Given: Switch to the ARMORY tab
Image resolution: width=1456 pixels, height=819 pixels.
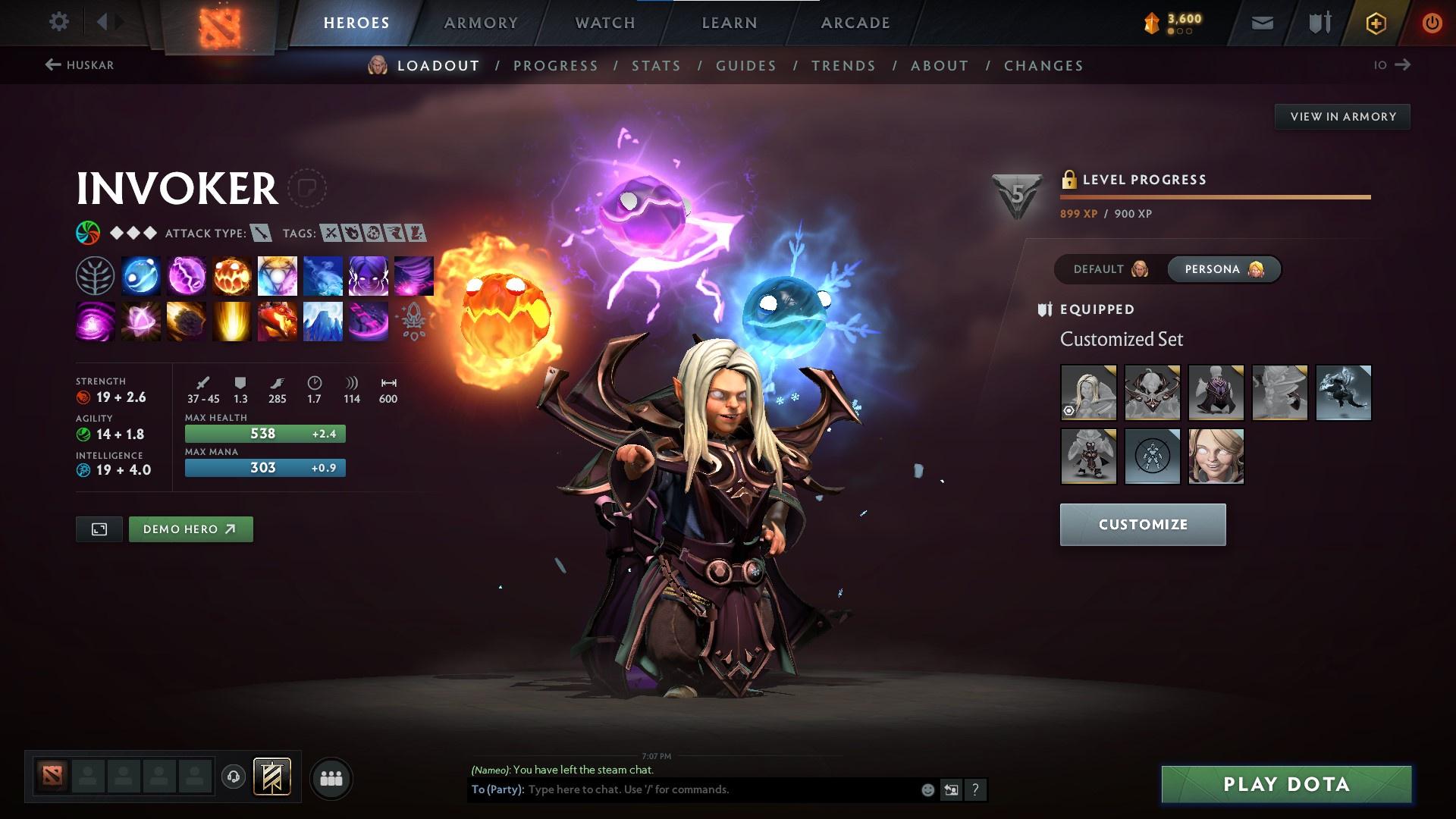Looking at the screenshot, I should point(481,23).
